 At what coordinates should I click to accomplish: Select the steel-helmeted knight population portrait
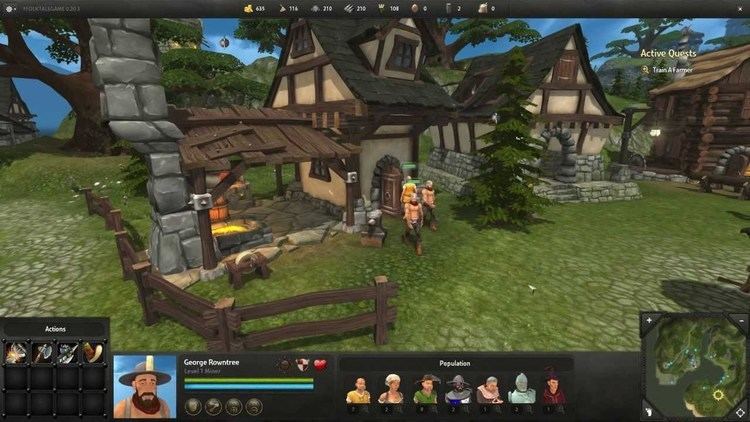coord(522,388)
